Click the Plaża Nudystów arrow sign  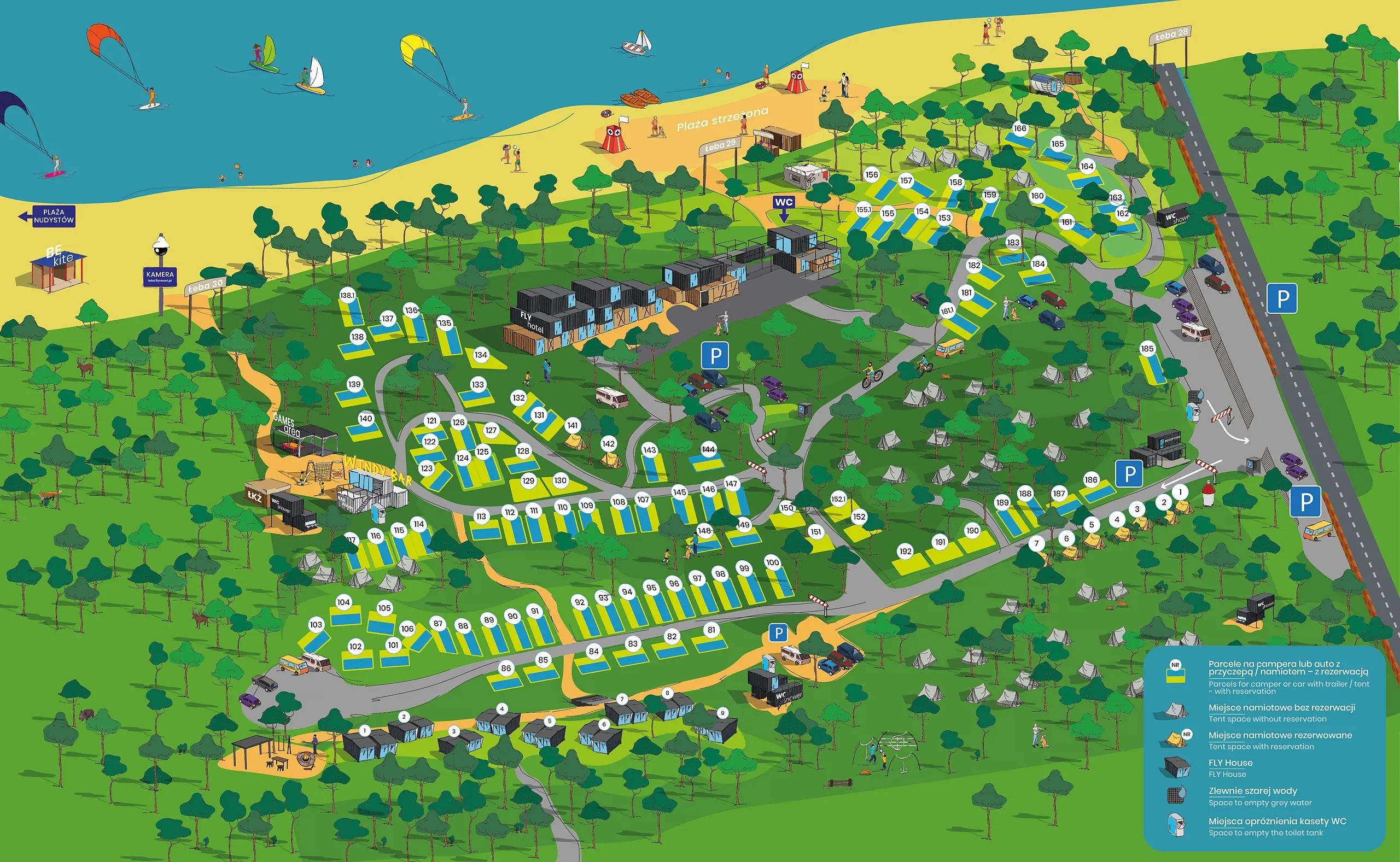click(48, 216)
